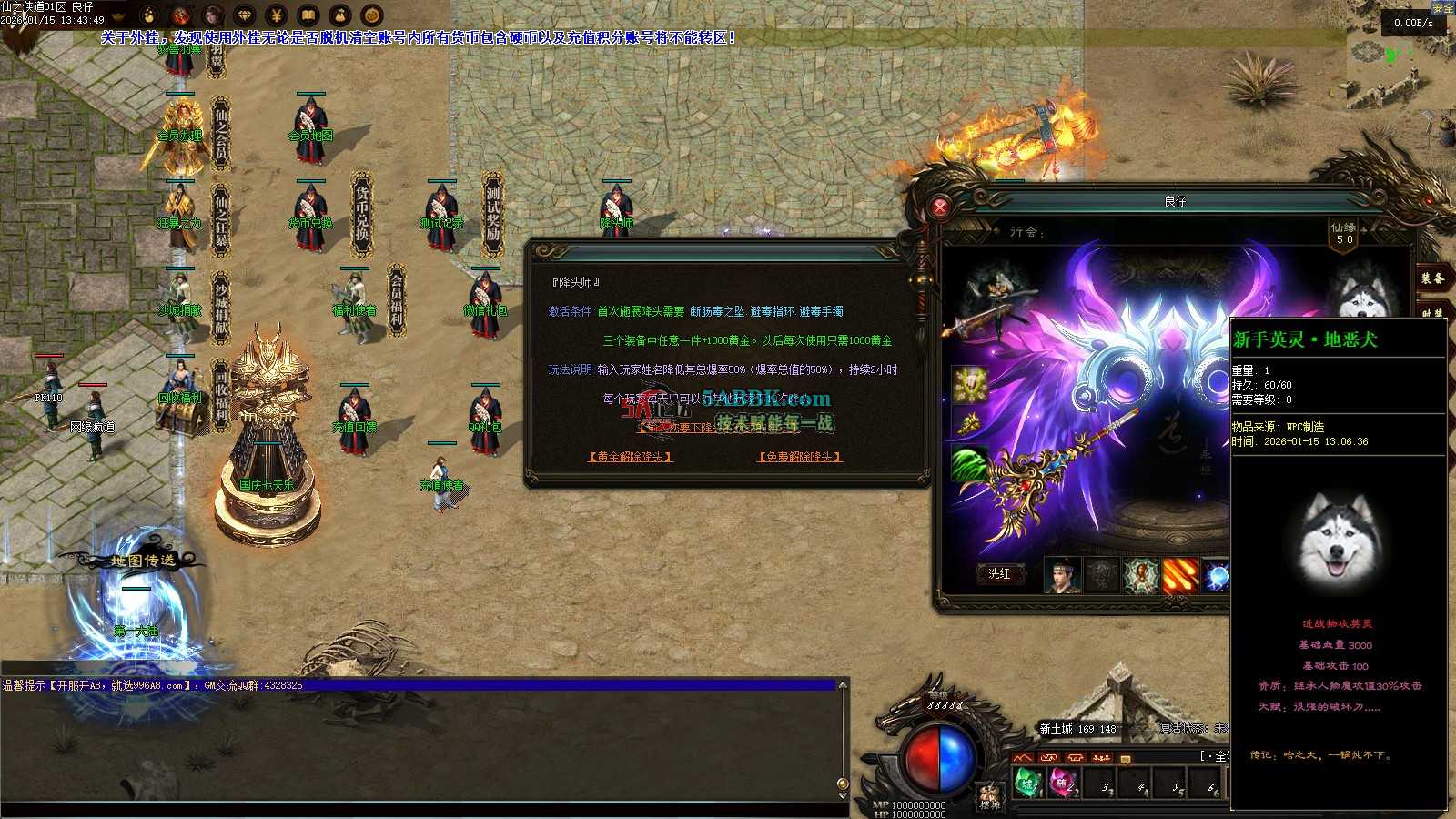The width and height of the screenshot is (1456, 819).
Task: Open the yellow chat bubble icon
Action: pos(1126,759)
